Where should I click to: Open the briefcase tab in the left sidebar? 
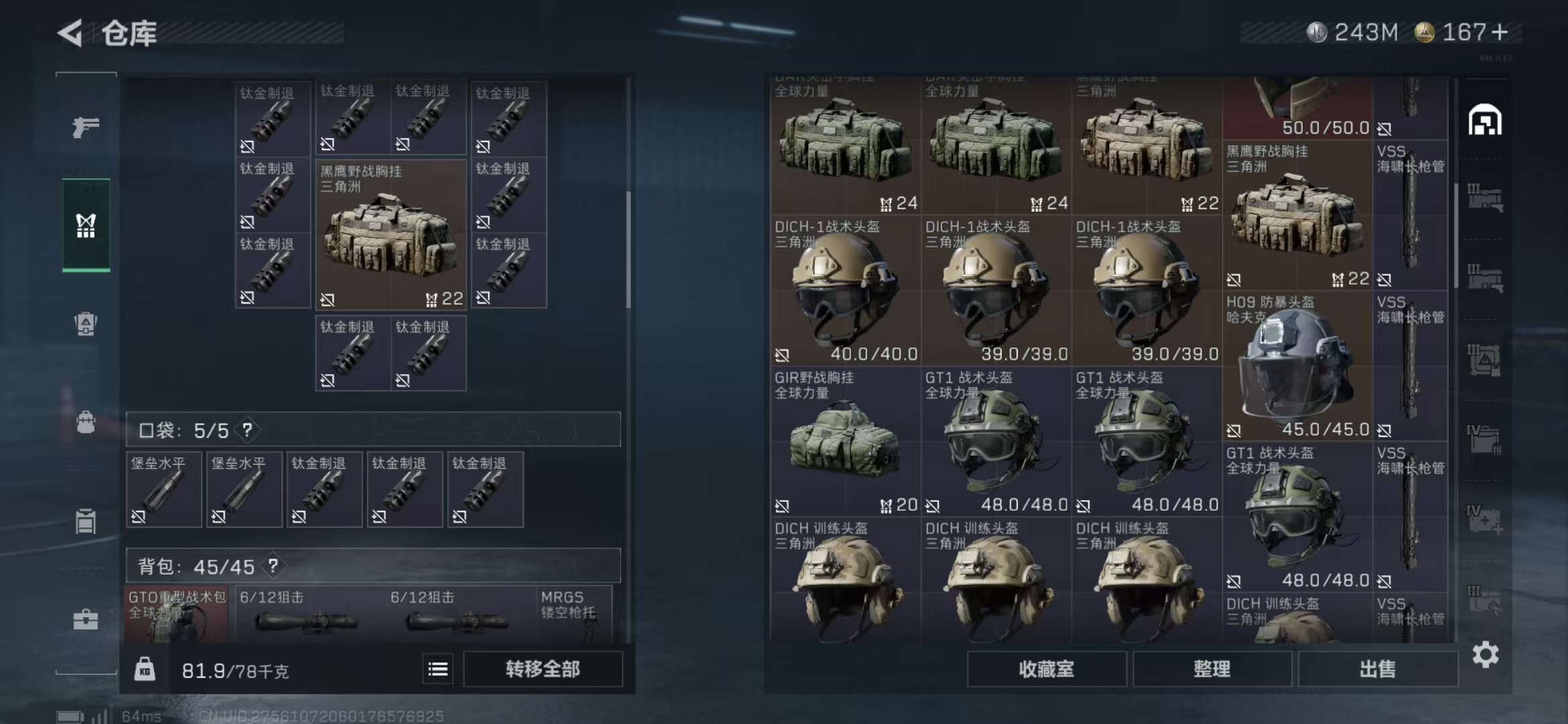point(86,619)
